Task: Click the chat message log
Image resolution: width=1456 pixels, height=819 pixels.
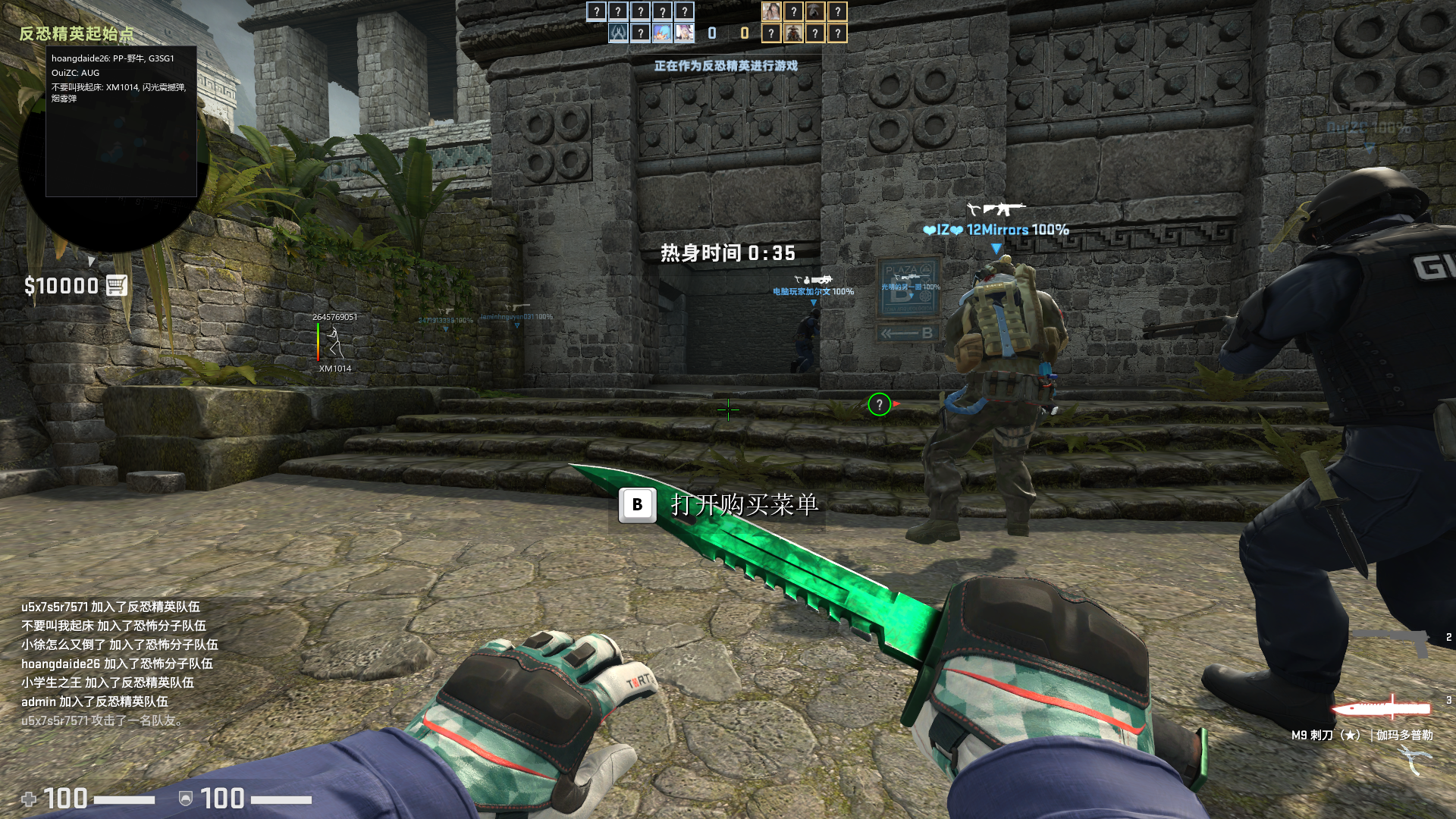Action: click(118, 663)
